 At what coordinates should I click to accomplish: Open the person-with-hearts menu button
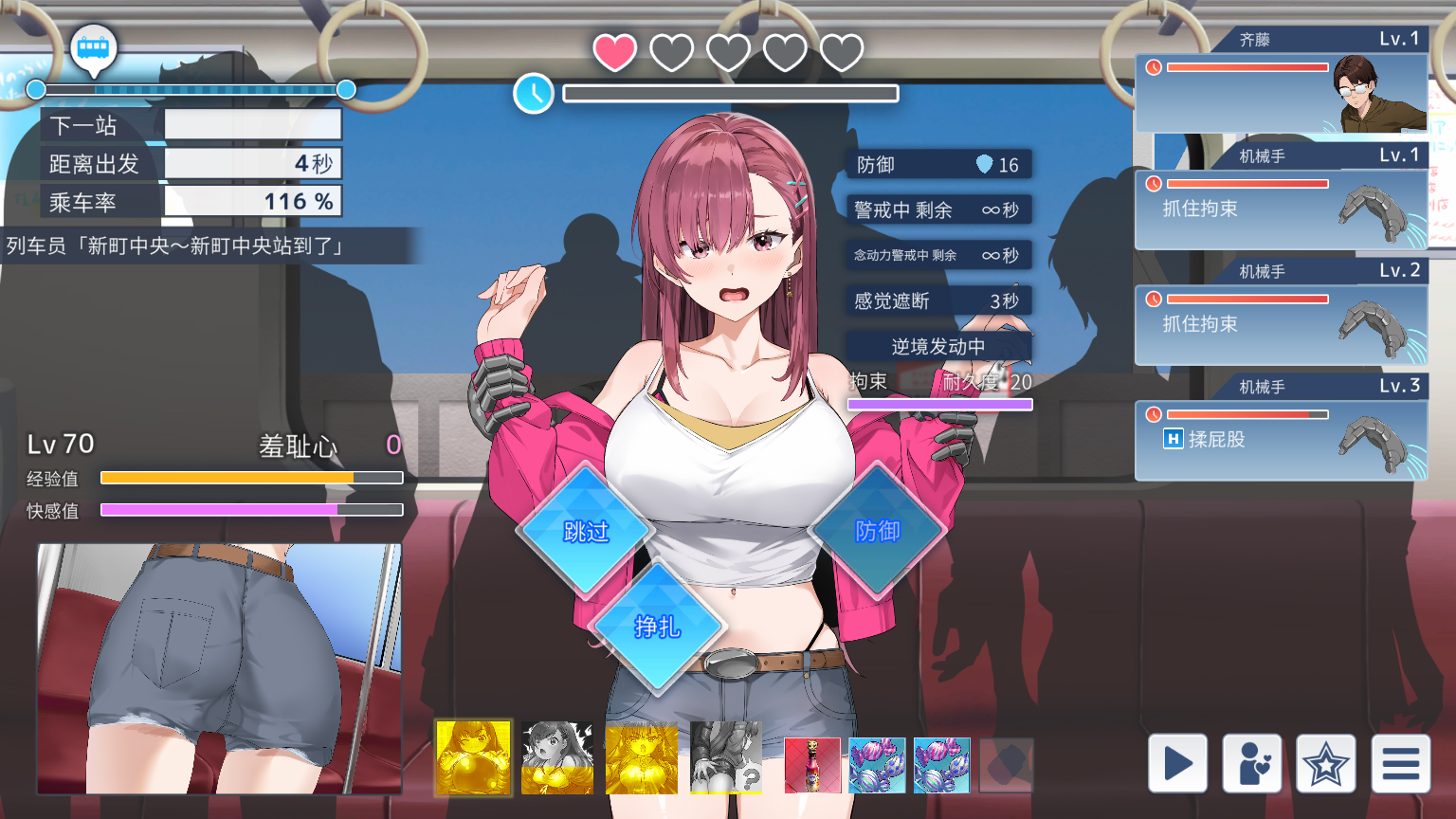1251,763
